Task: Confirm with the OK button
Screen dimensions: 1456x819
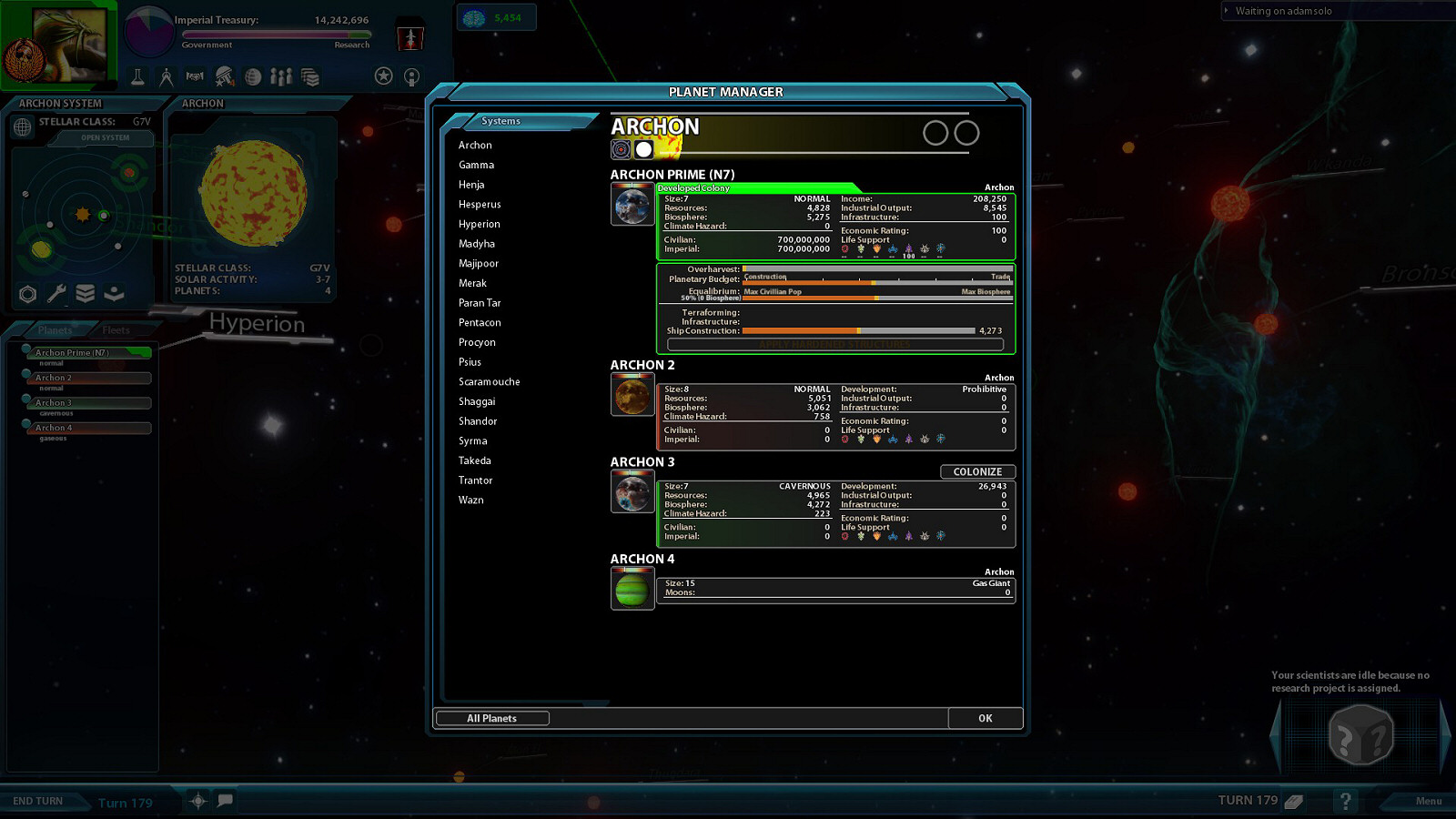Action: click(985, 718)
